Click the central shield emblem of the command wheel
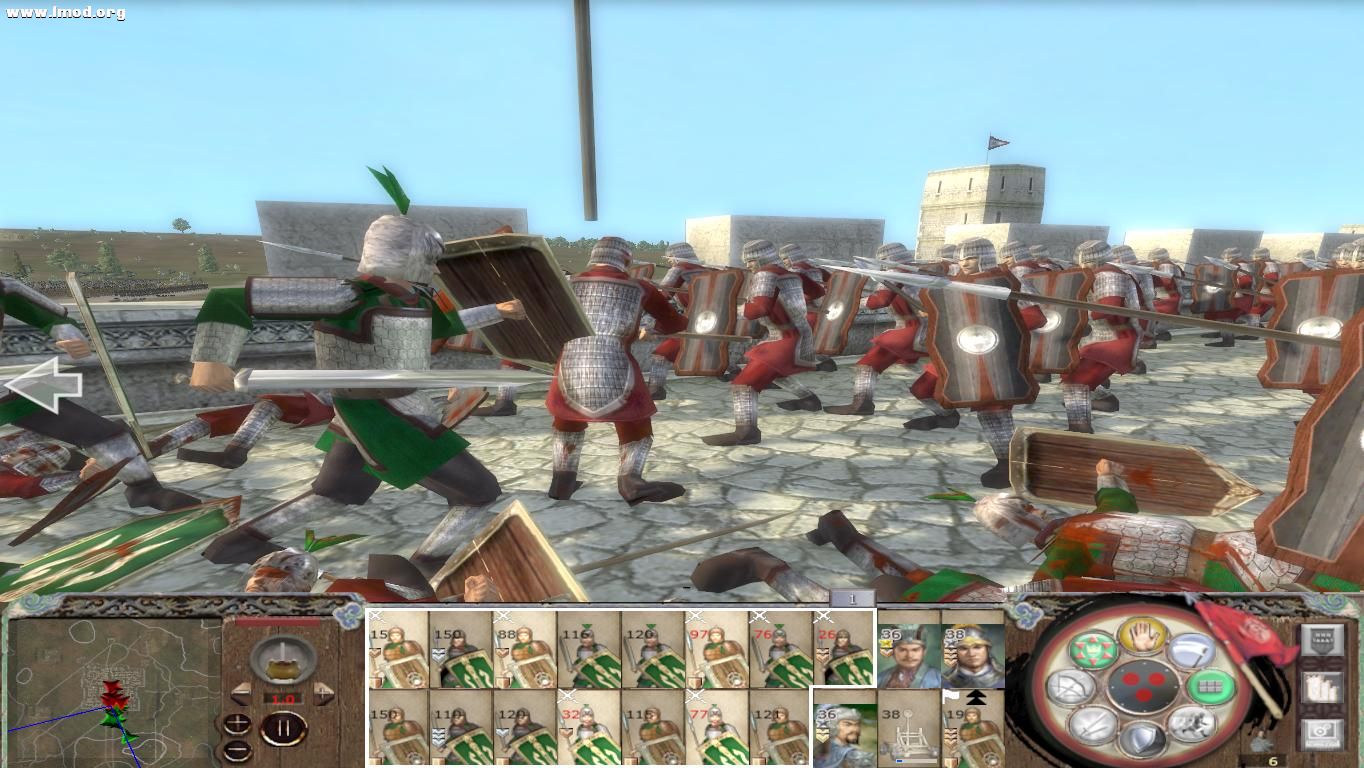Screen dimensions: 1364x768 [x=1143, y=686]
